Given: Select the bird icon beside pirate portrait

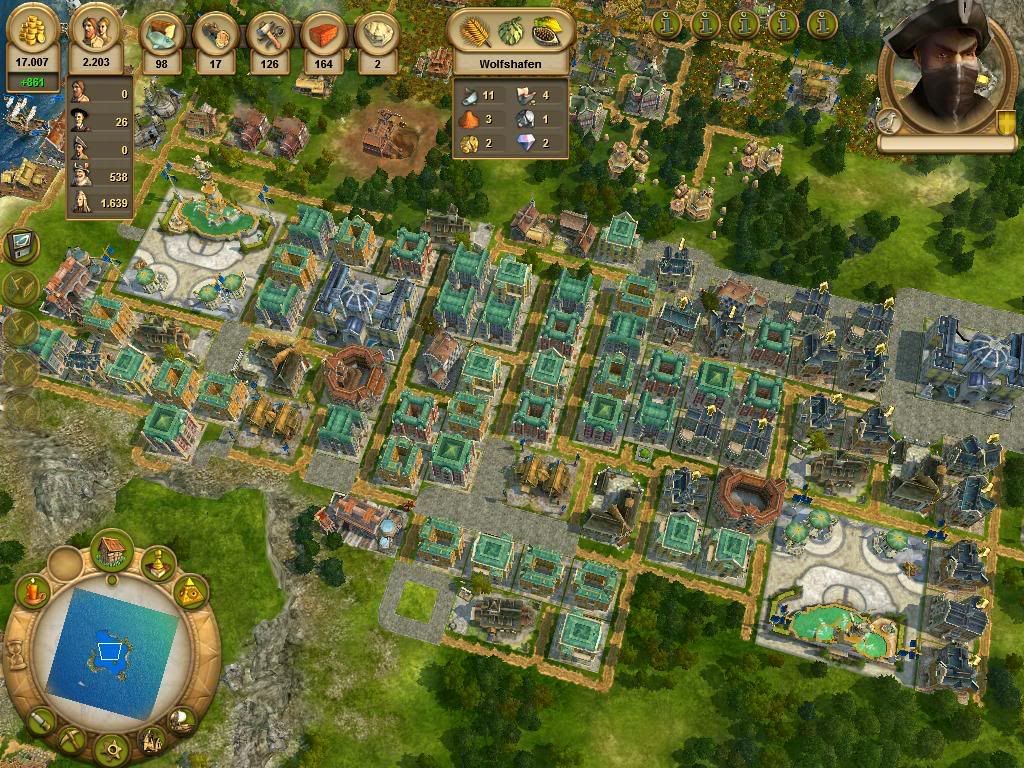Looking at the screenshot, I should 889,122.
